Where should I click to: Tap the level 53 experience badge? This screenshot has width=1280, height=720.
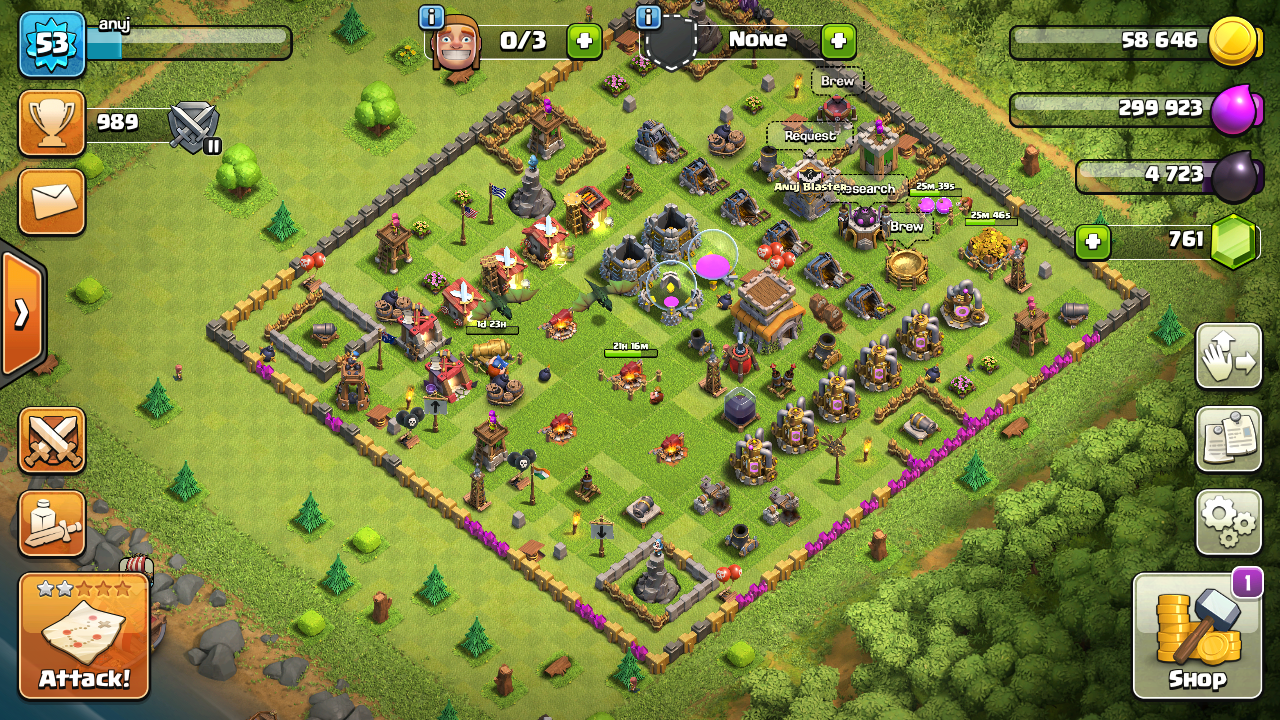(x=51, y=44)
